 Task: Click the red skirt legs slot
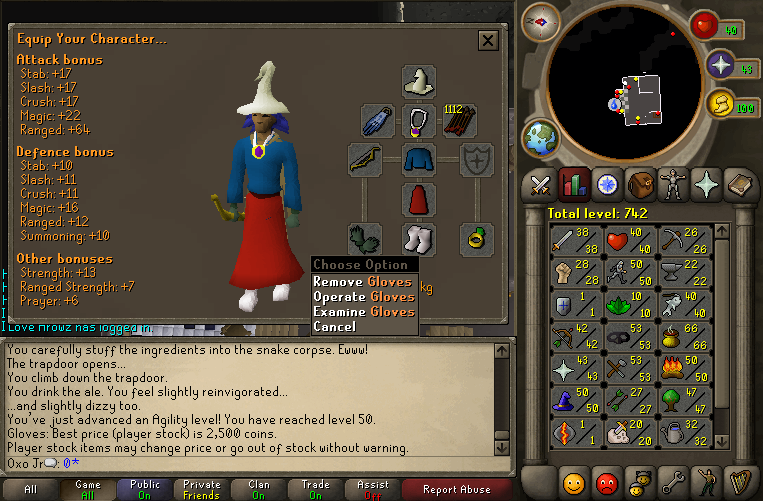[x=419, y=199]
